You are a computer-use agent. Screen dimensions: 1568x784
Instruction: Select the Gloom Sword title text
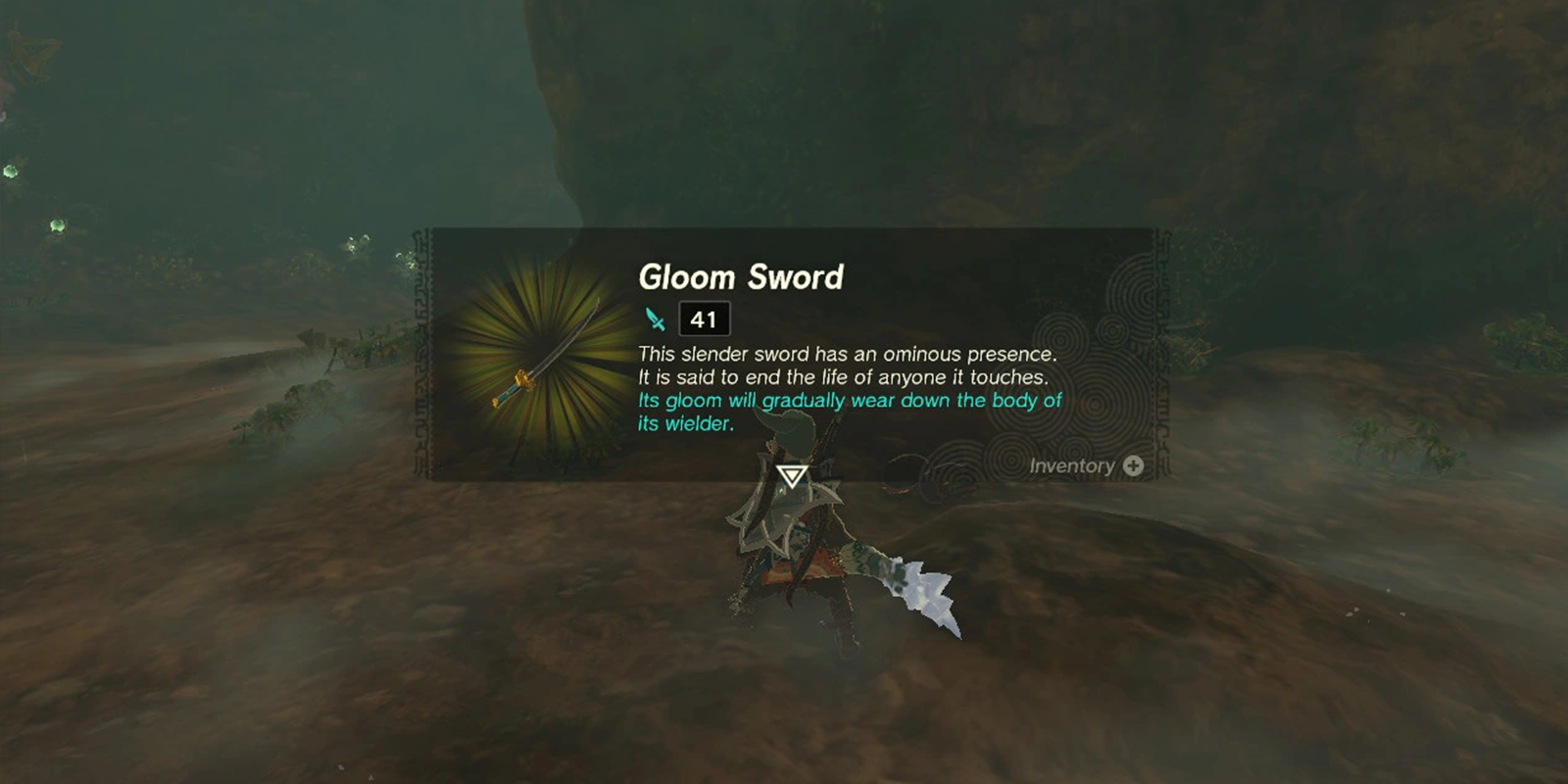click(742, 277)
